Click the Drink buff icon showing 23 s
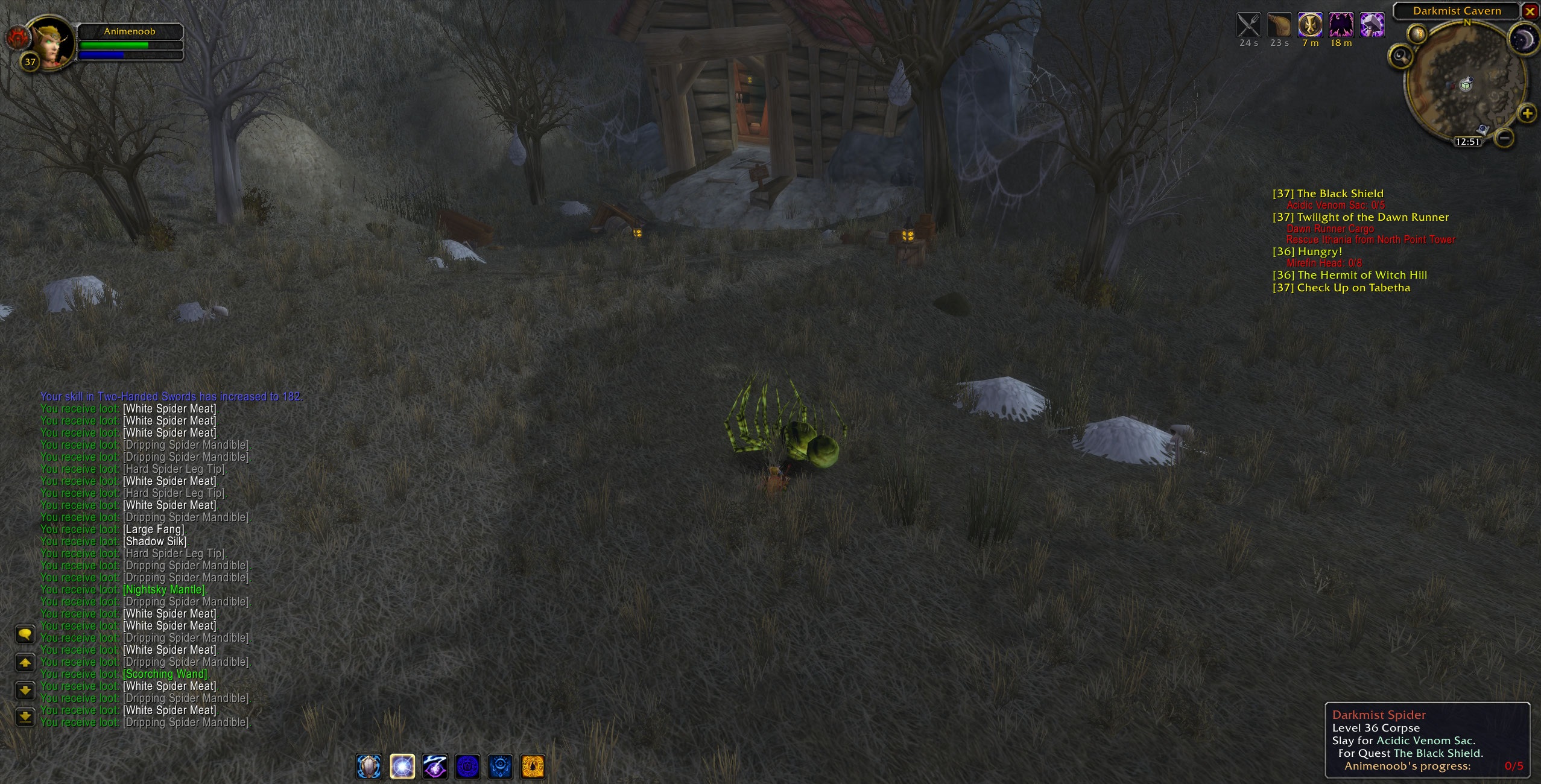Screen dimensions: 1541x784 pos(1280,26)
